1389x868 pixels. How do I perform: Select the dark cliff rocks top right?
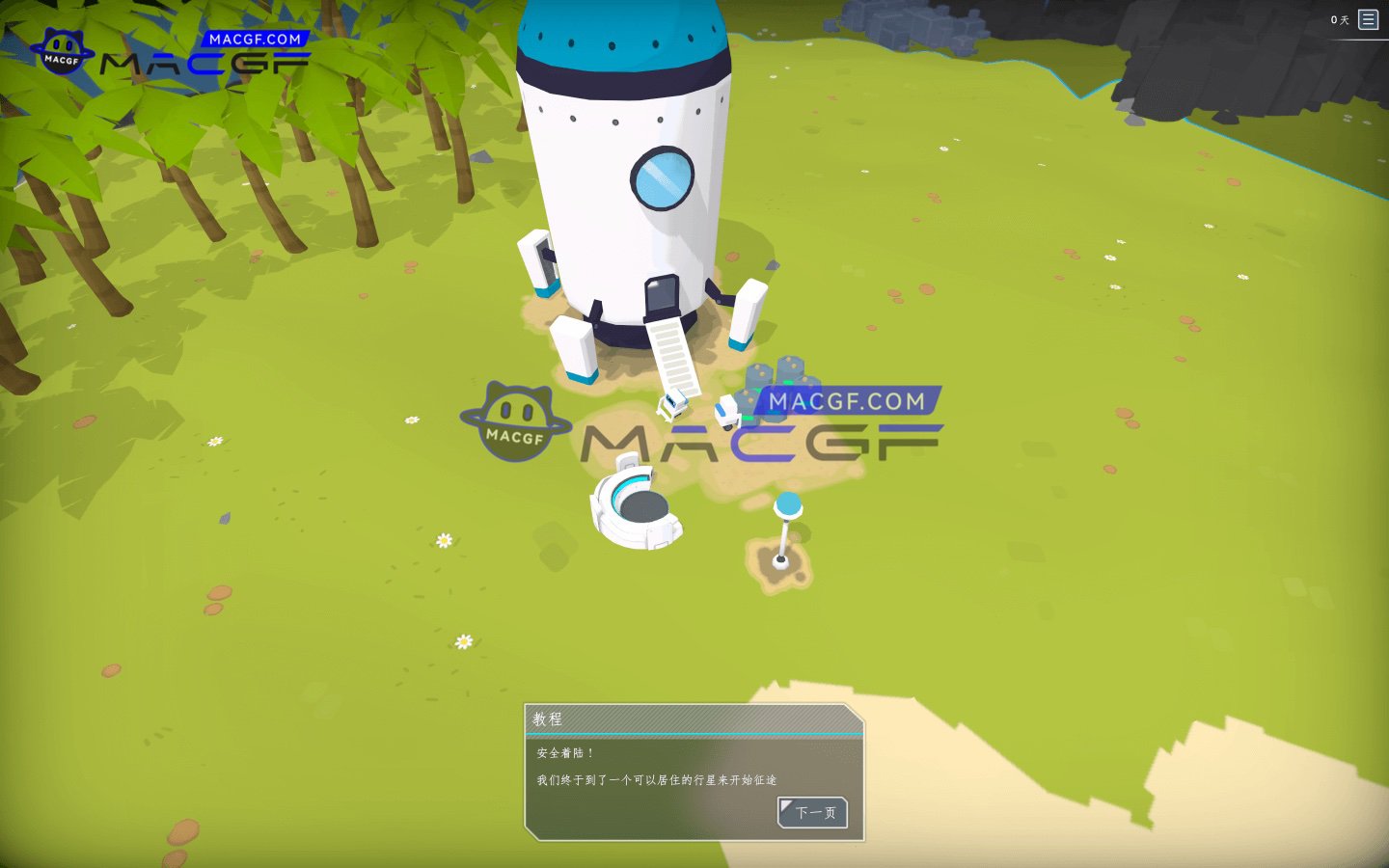(x=1235, y=58)
